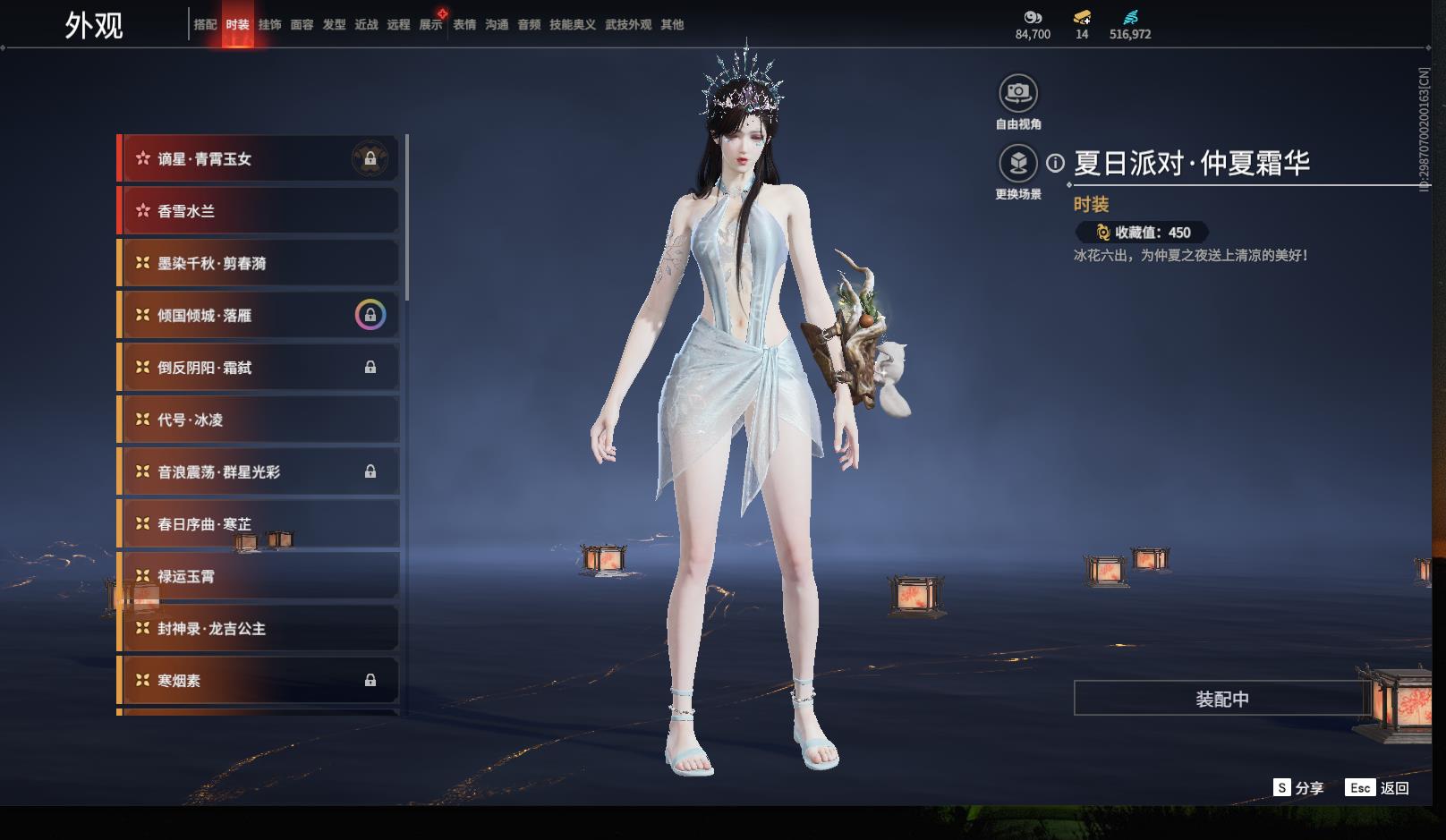
Task: Activate the 自由视角 free camera icon
Action: [x=1017, y=93]
